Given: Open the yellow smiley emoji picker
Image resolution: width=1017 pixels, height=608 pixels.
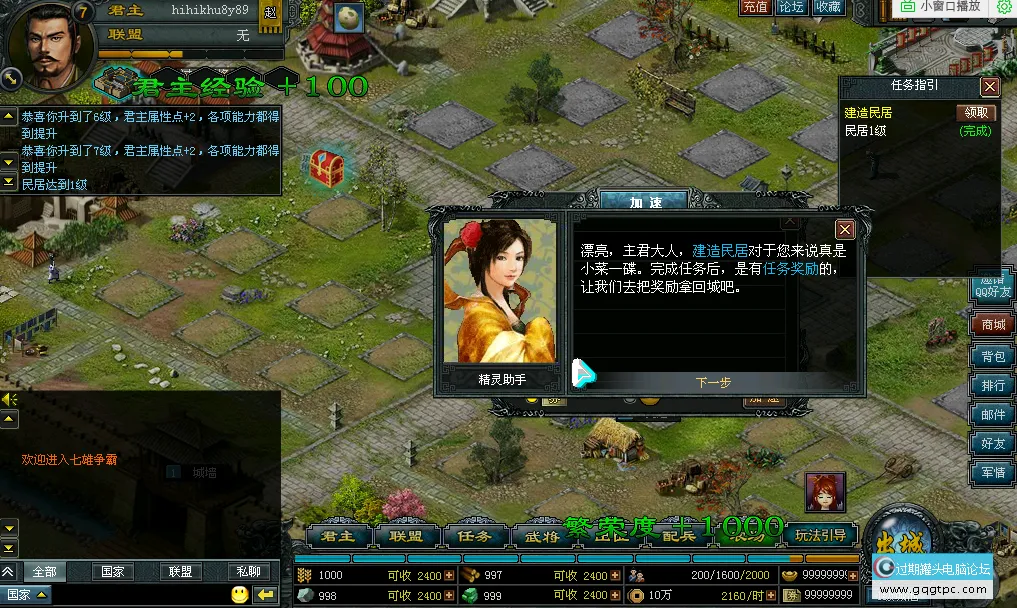Looking at the screenshot, I should (239, 595).
